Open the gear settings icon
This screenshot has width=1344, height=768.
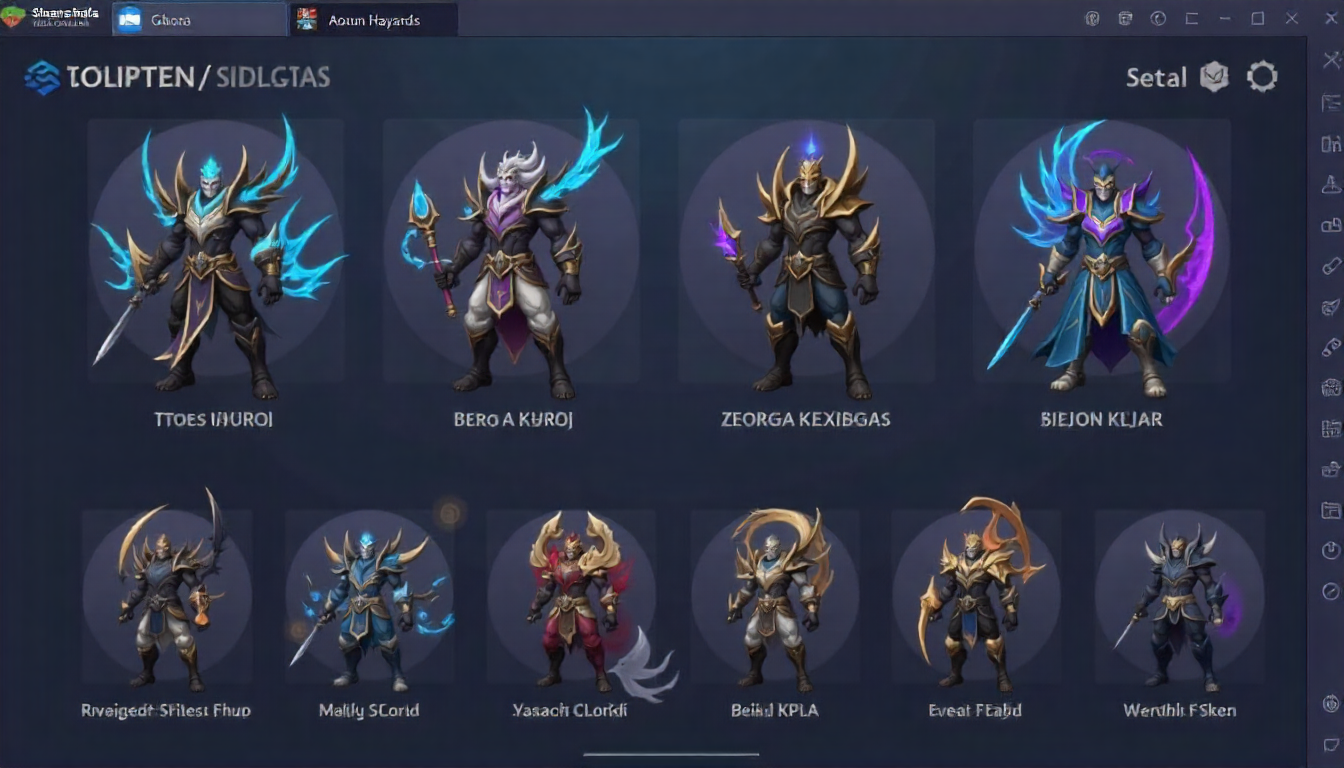(x=1262, y=77)
